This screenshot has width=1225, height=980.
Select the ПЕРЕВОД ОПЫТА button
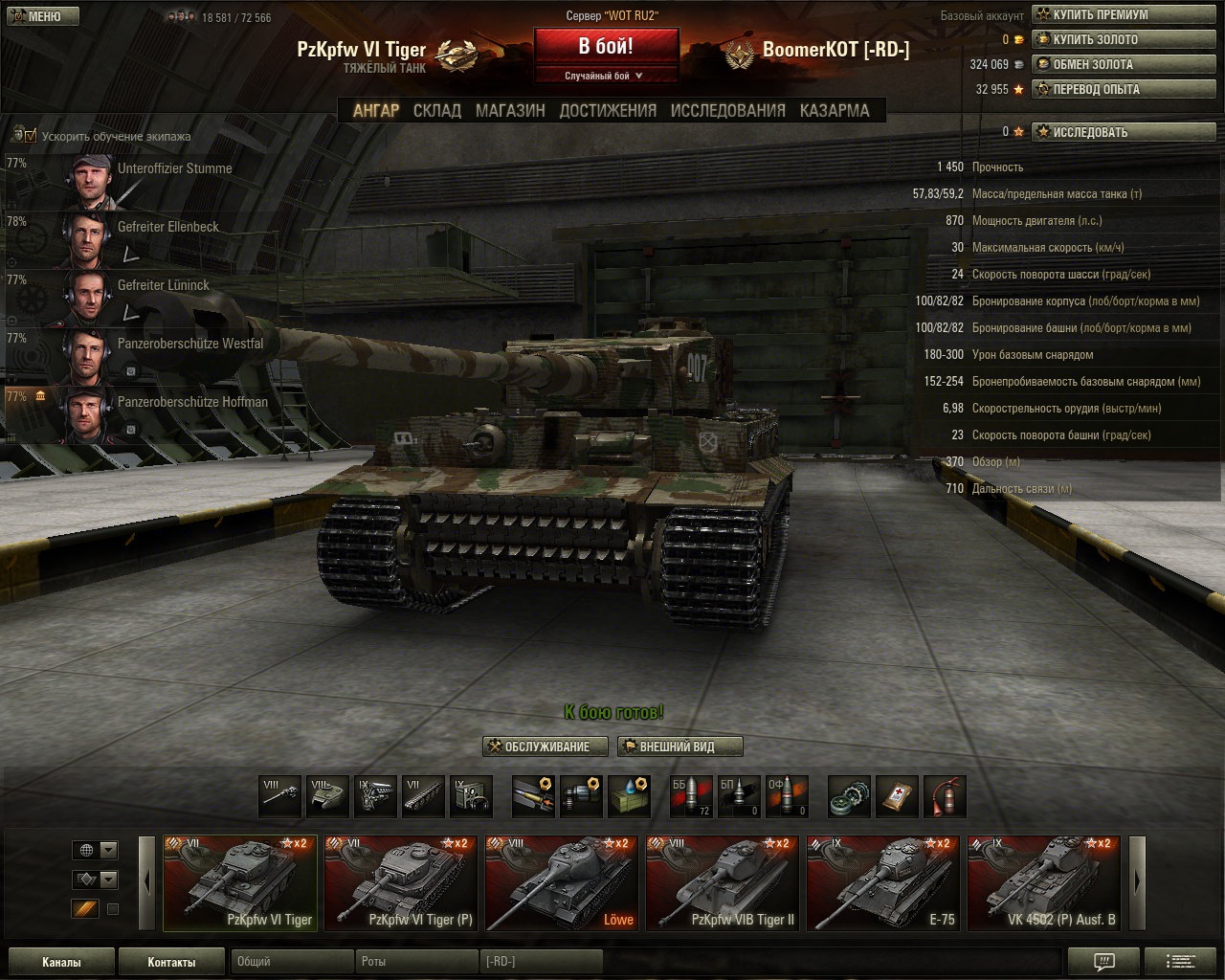click(x=1125, y=89)
